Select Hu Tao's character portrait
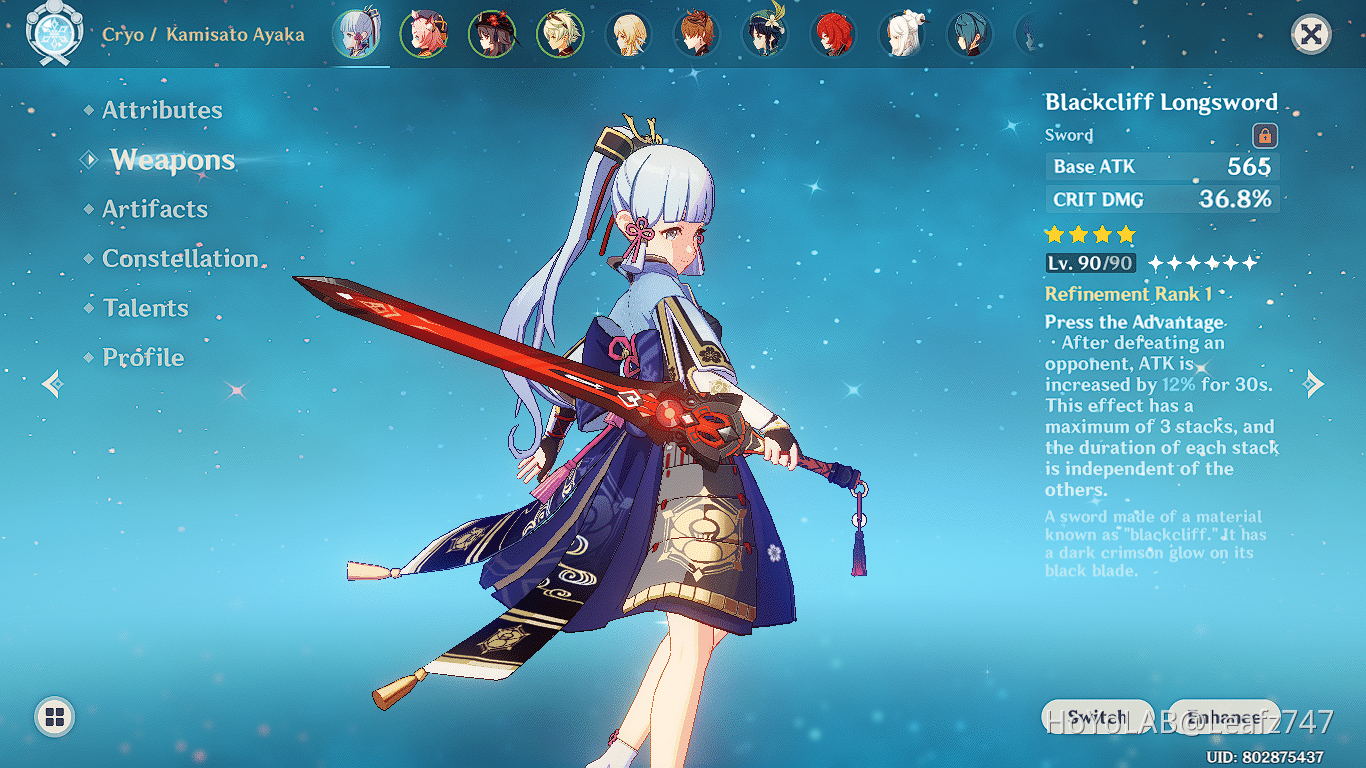This screenshot has width=1366, height=768. [494, 33]
